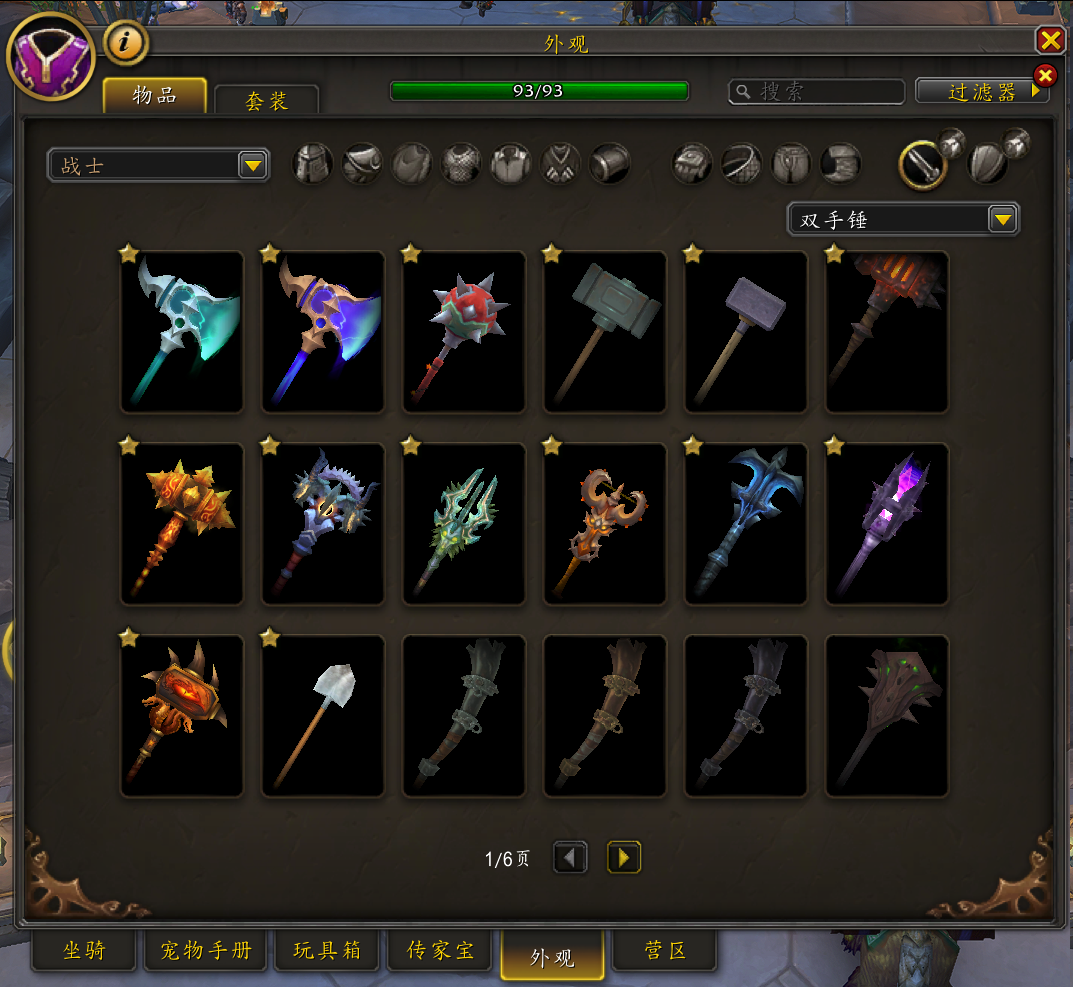Viewport: 1073px width, 987px height.
Task: Go to the previous appearance page
Action: tap(571, 858)
